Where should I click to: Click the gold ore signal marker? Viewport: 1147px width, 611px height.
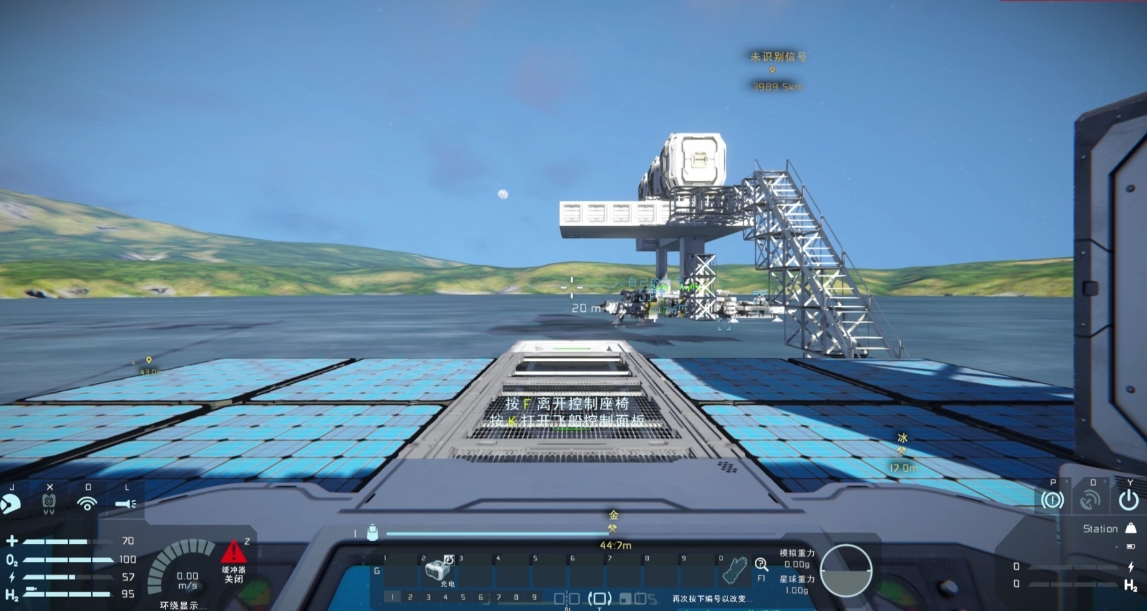pyautogui.click(x=614, y=529)
